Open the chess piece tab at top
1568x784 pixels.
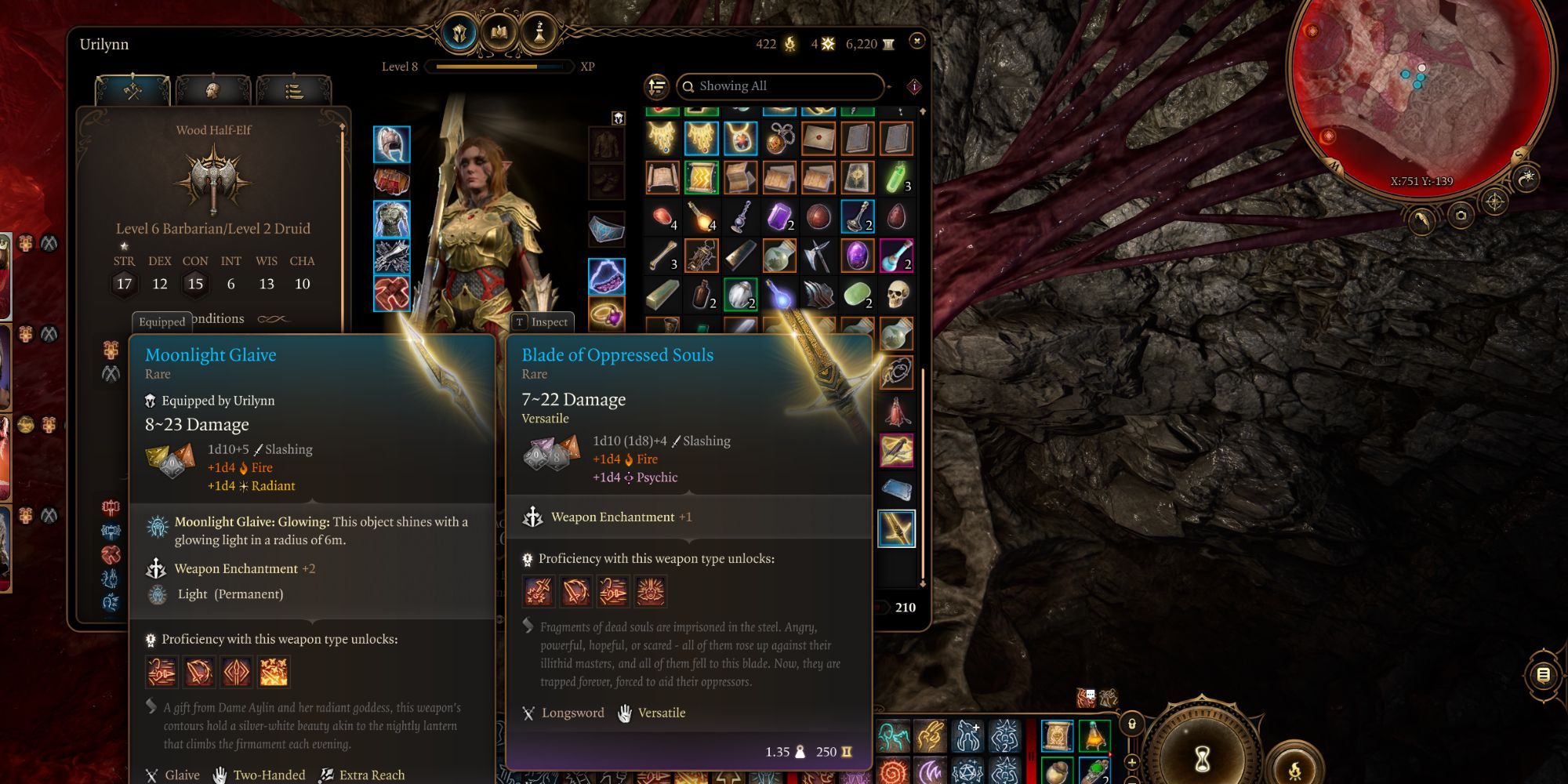[539, 33]
